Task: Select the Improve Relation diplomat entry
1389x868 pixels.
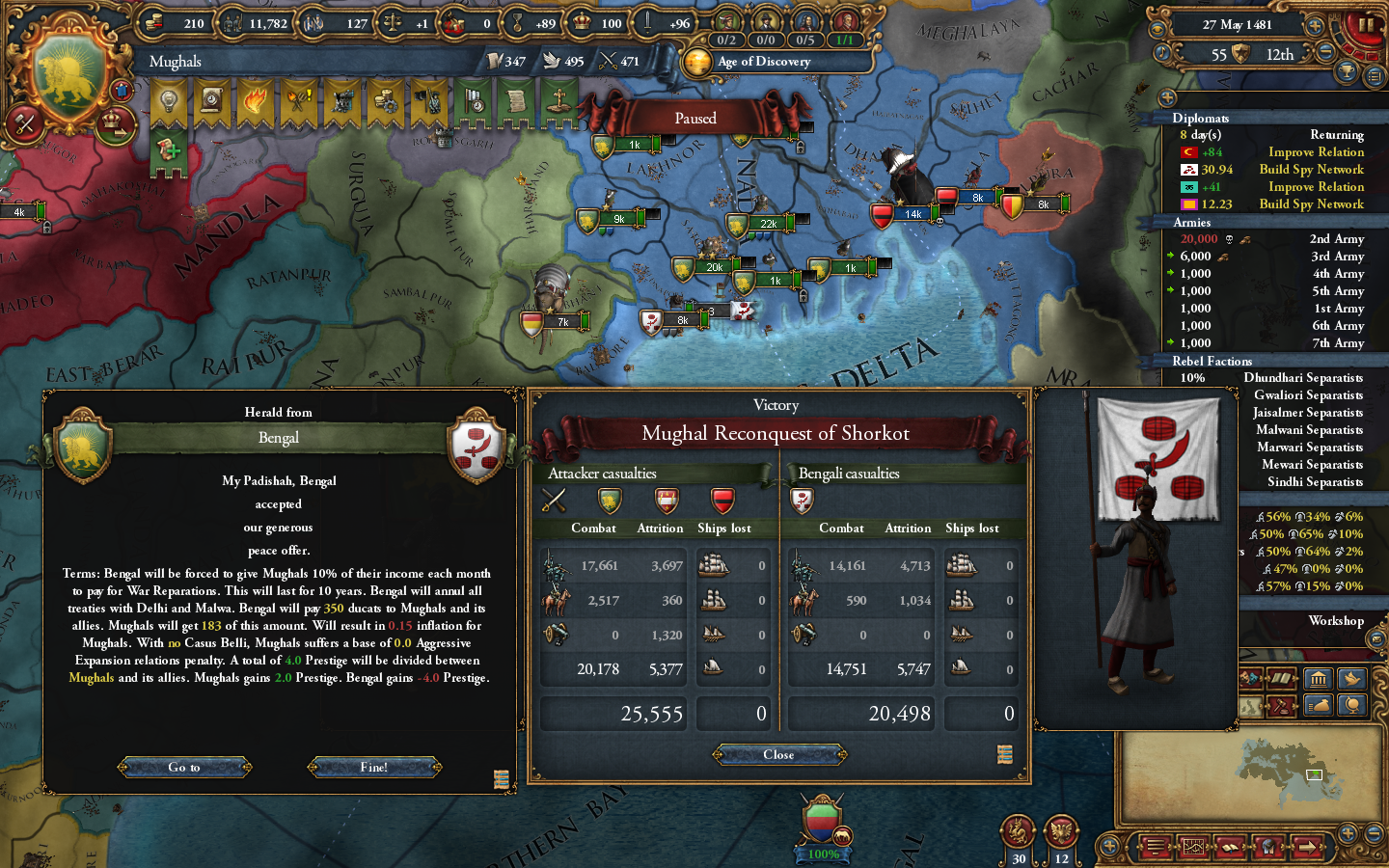Action: (1315, 151)
